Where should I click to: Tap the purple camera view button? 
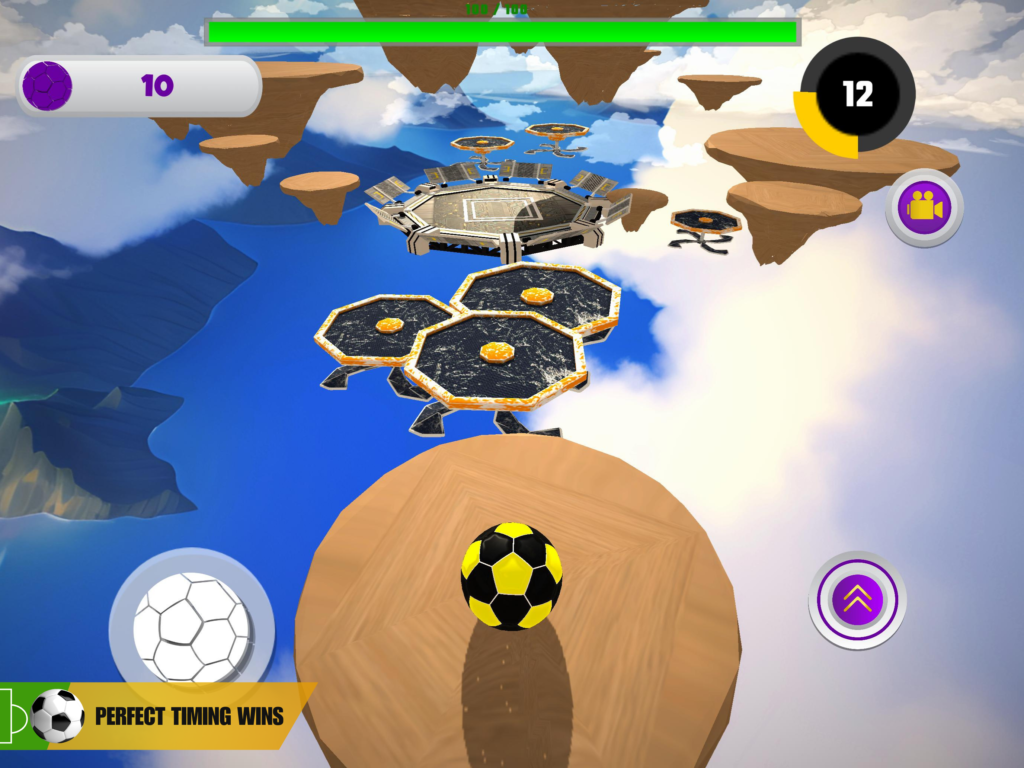[924, 208]
